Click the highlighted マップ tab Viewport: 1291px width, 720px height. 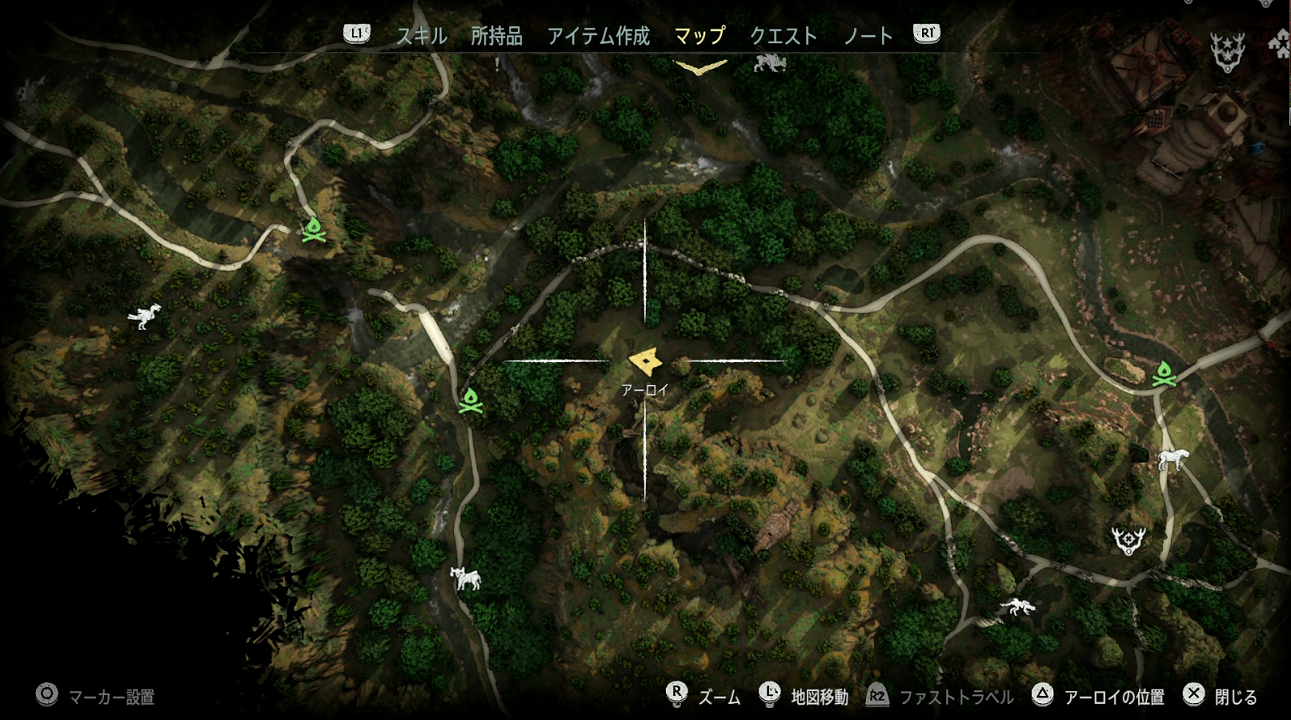[699, 36]
